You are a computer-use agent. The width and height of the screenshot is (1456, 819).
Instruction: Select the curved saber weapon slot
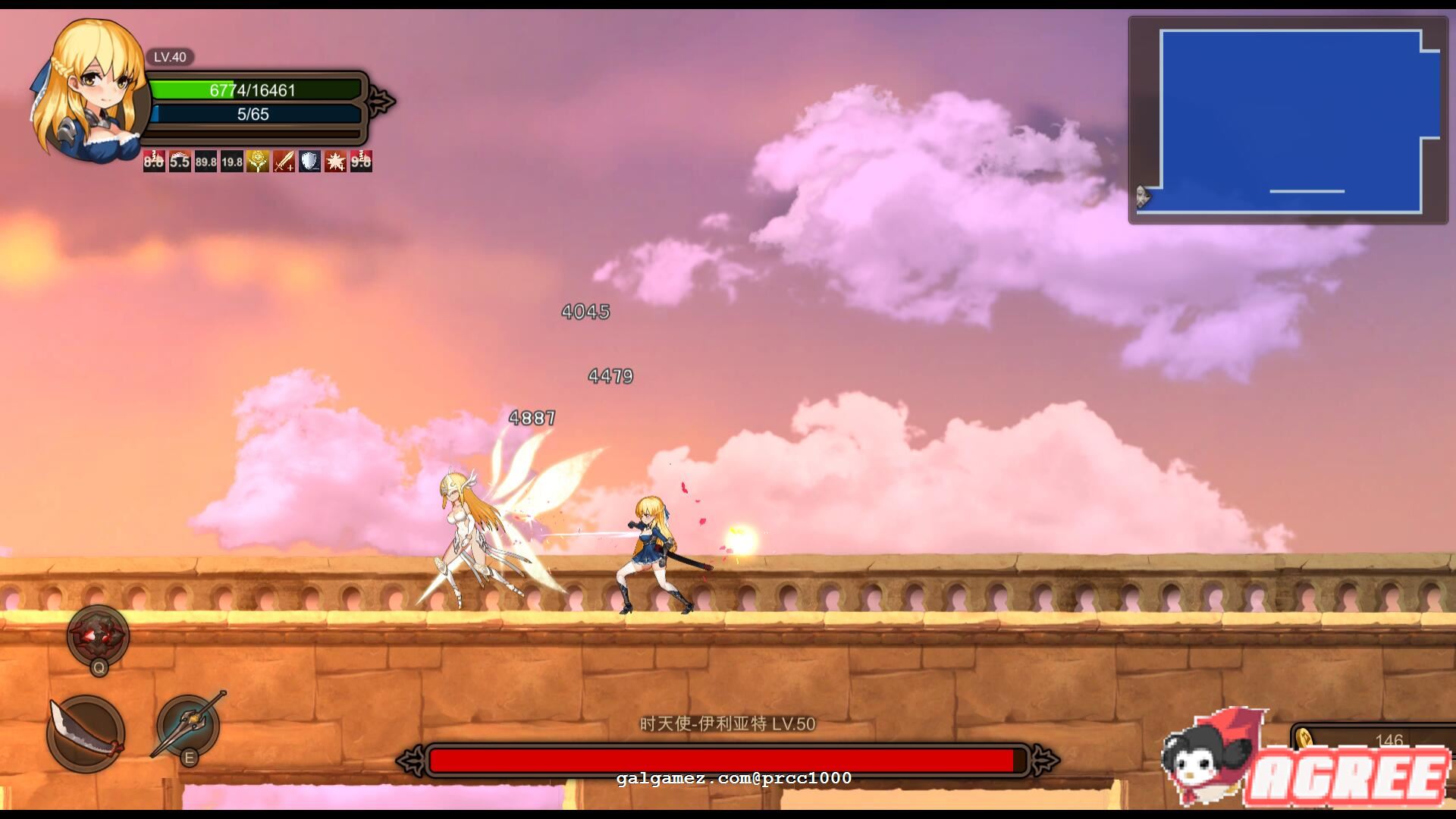[86, 733]
